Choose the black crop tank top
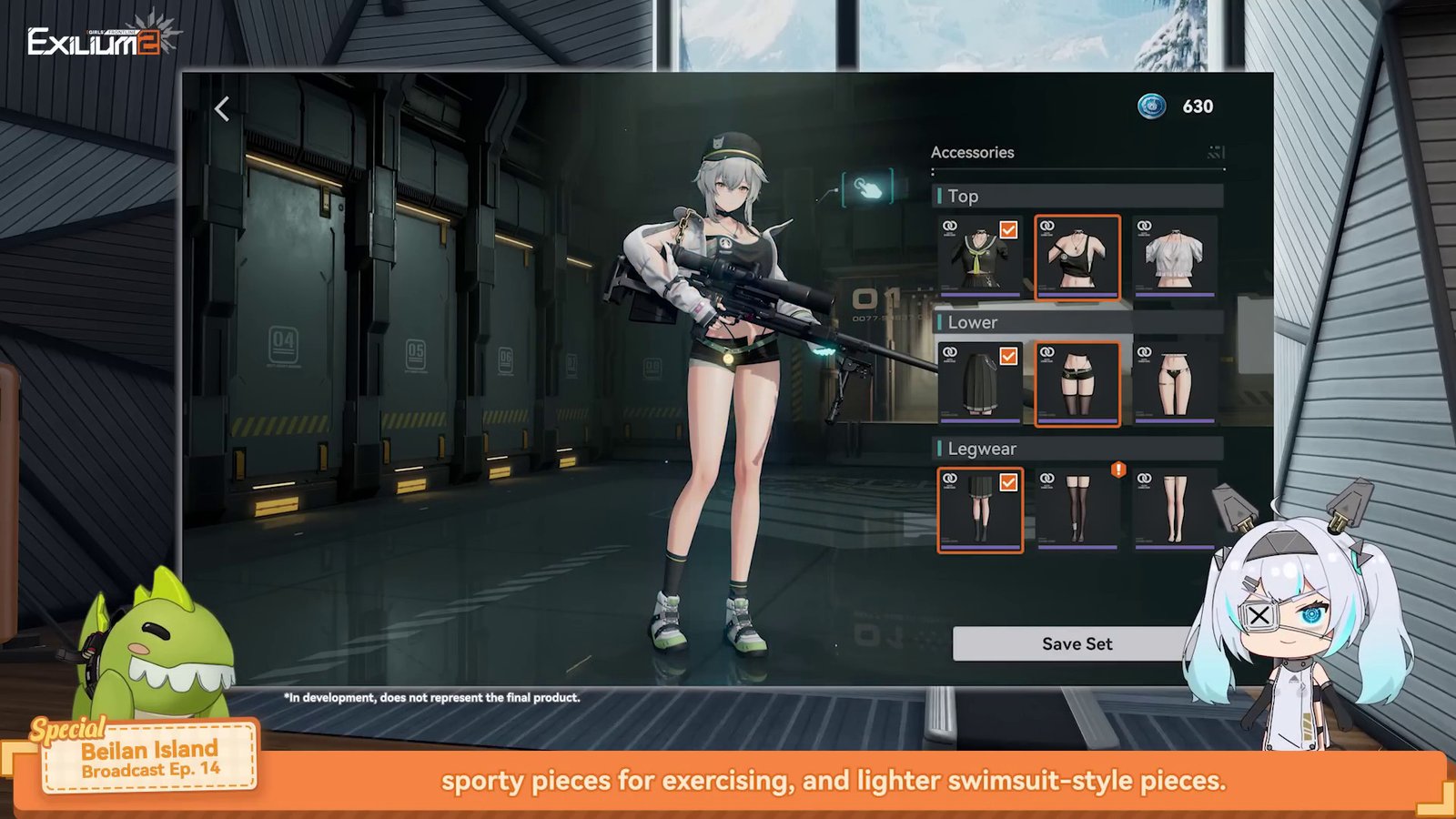 1077,258
